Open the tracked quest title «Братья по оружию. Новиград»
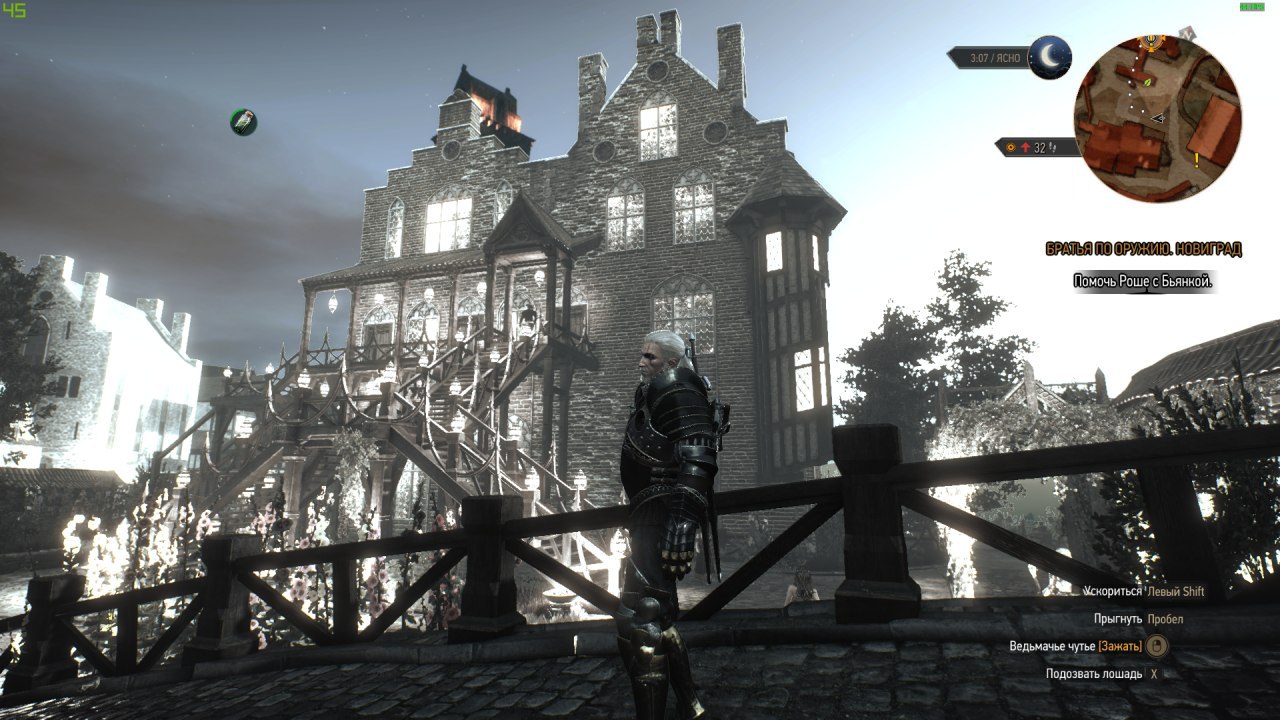 (1143, 249)
